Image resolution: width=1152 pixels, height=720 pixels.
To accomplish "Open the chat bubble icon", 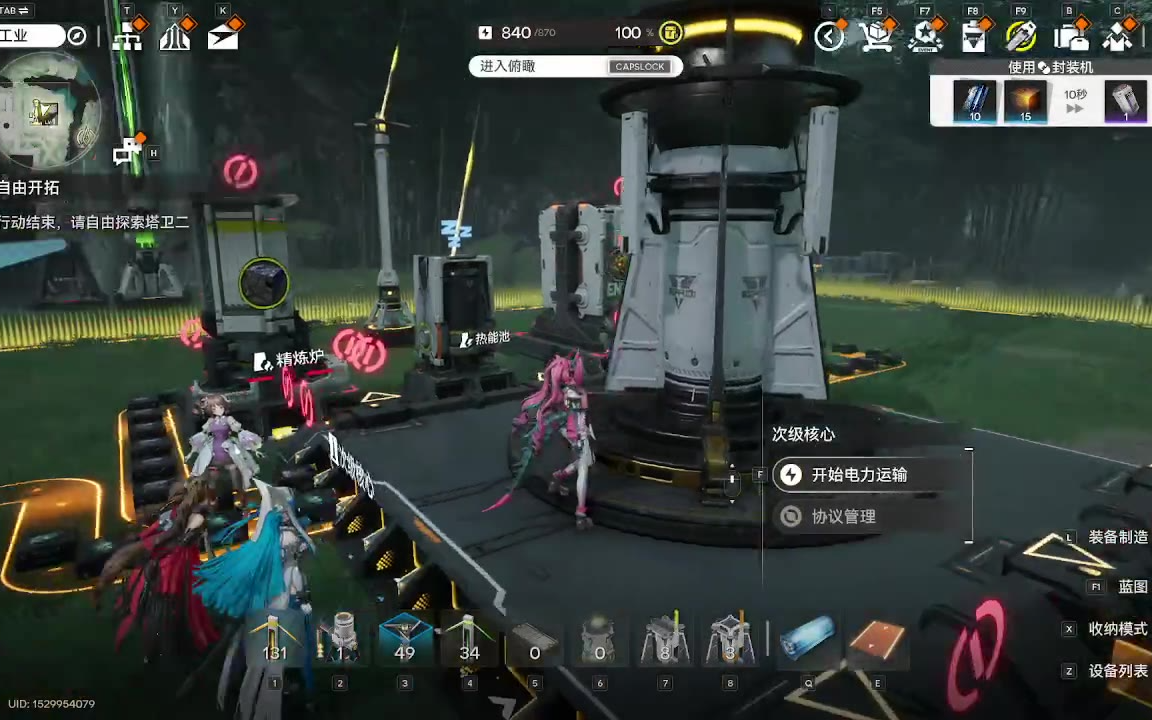I will pos(128,152).
